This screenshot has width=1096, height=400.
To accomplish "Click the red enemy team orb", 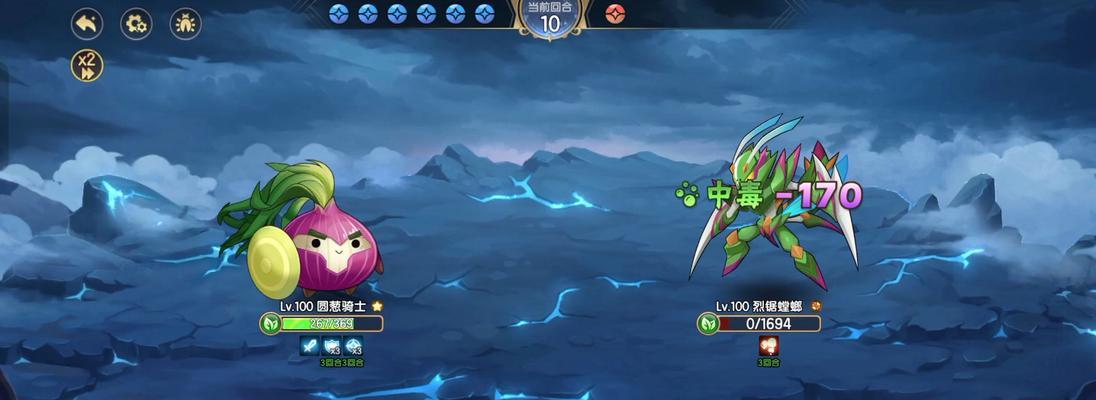I will coord(616,14).
